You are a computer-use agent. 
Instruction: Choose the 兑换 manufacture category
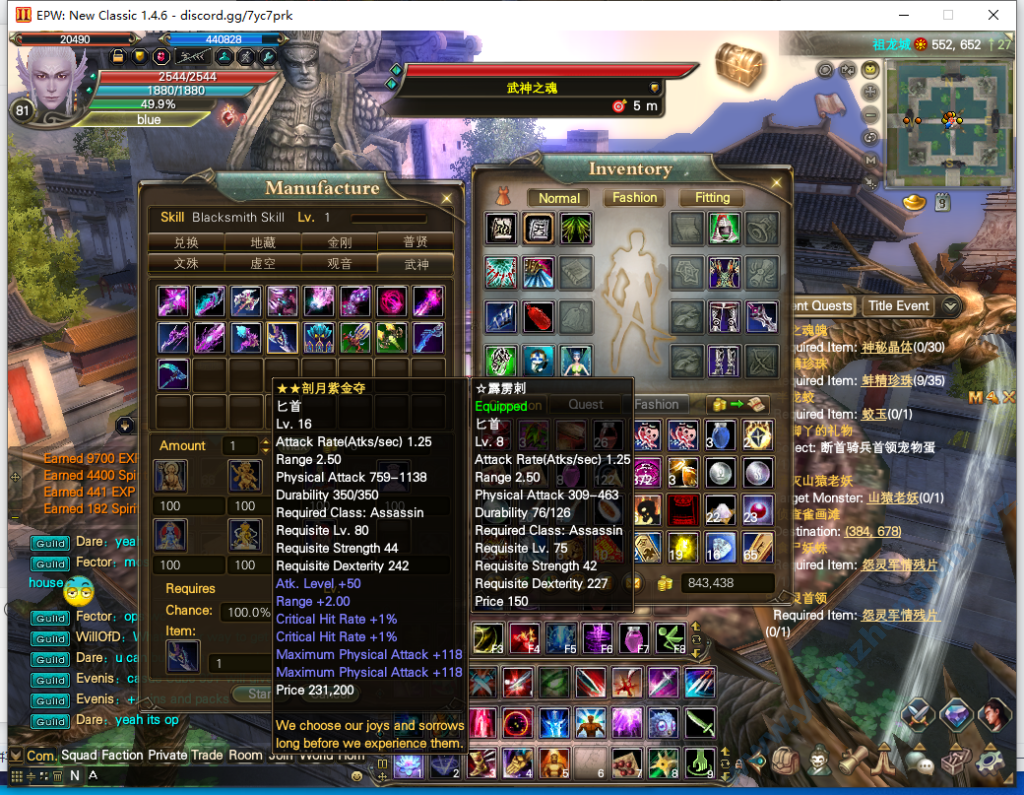point(185,242)
